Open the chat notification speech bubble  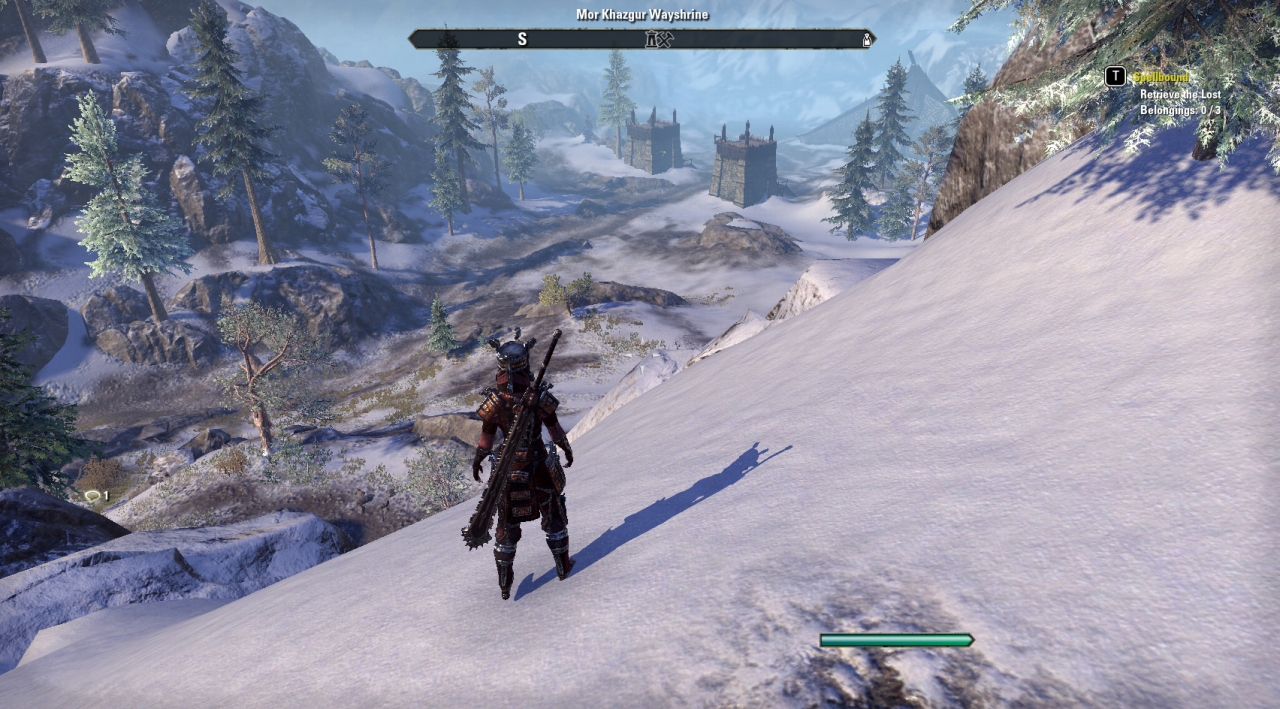92,496
